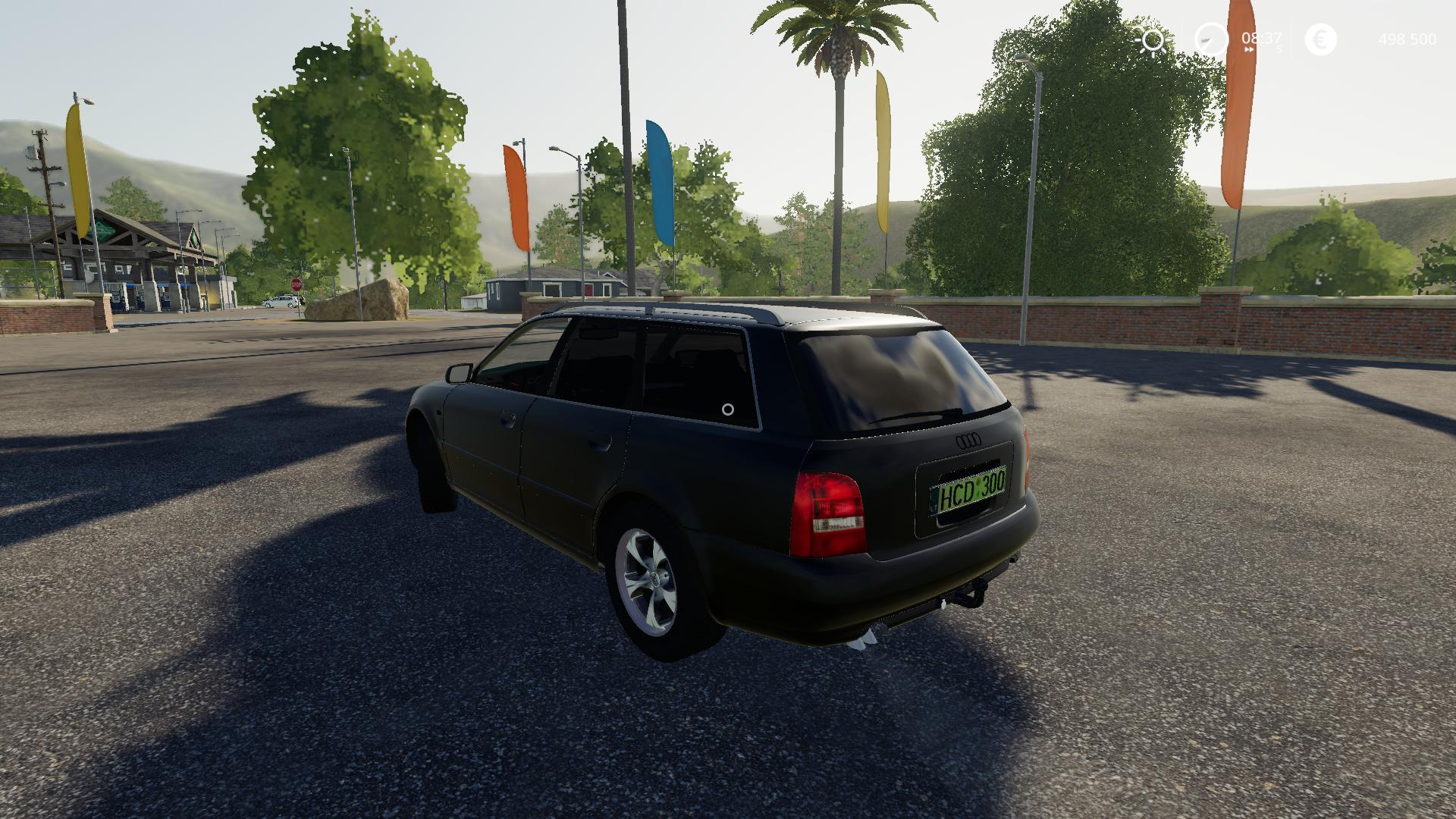This screenshot has width=1456, height=819.
Task: Open the euro money icon
Action: click(x=1320, y=39)
